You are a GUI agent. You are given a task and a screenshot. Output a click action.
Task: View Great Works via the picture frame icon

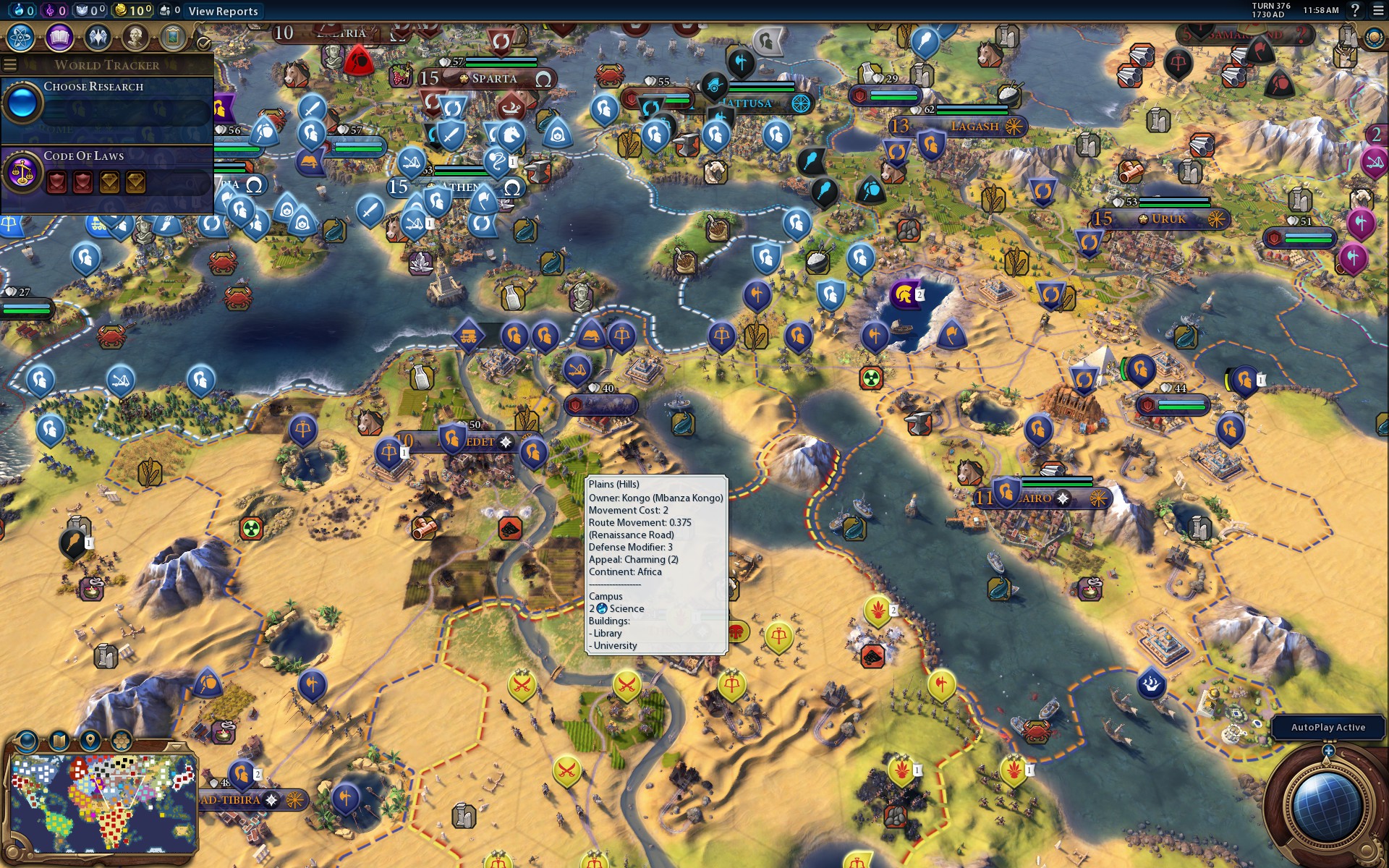(x=174, y=38)
